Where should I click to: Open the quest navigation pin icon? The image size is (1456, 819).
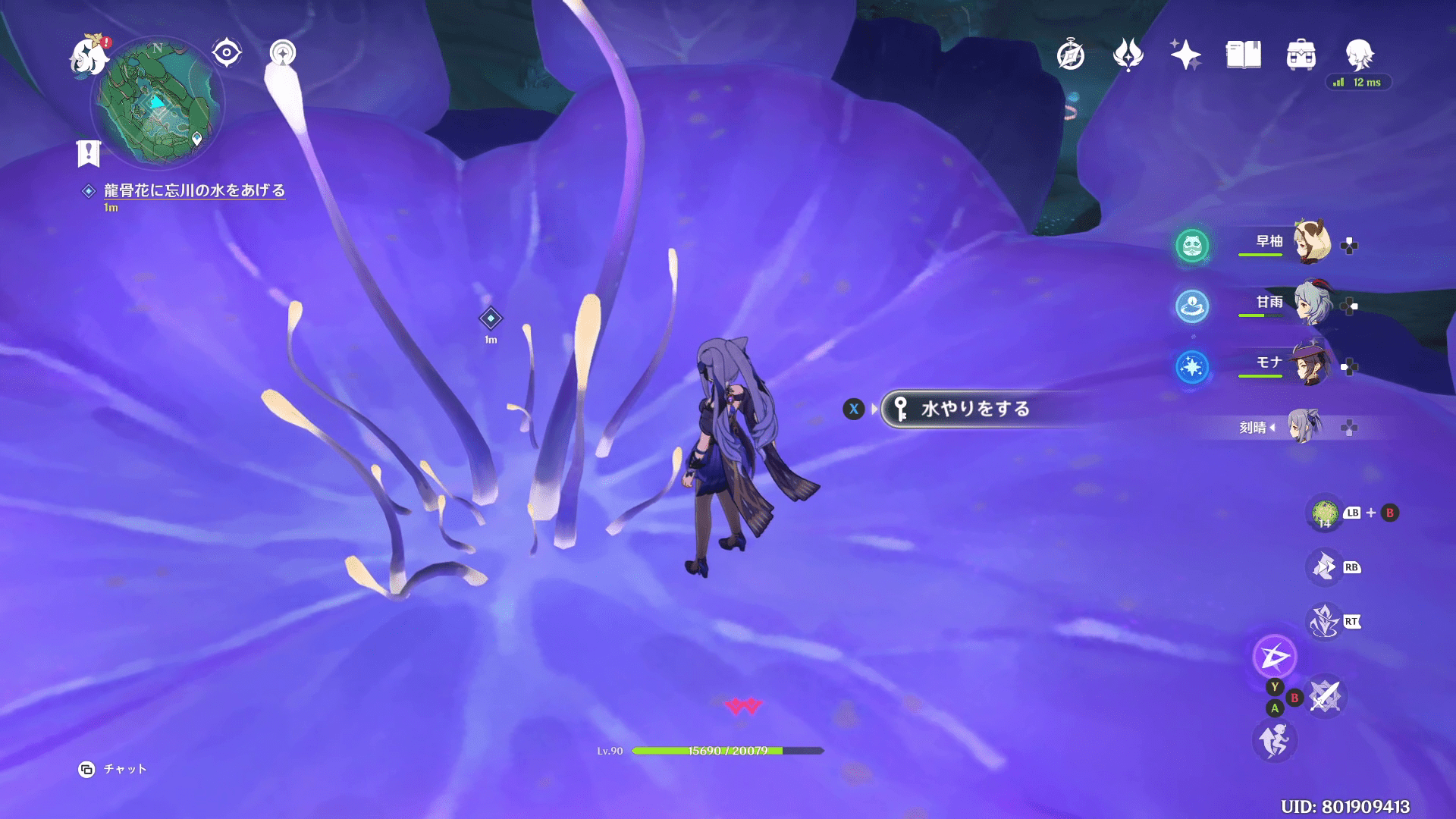283,53
